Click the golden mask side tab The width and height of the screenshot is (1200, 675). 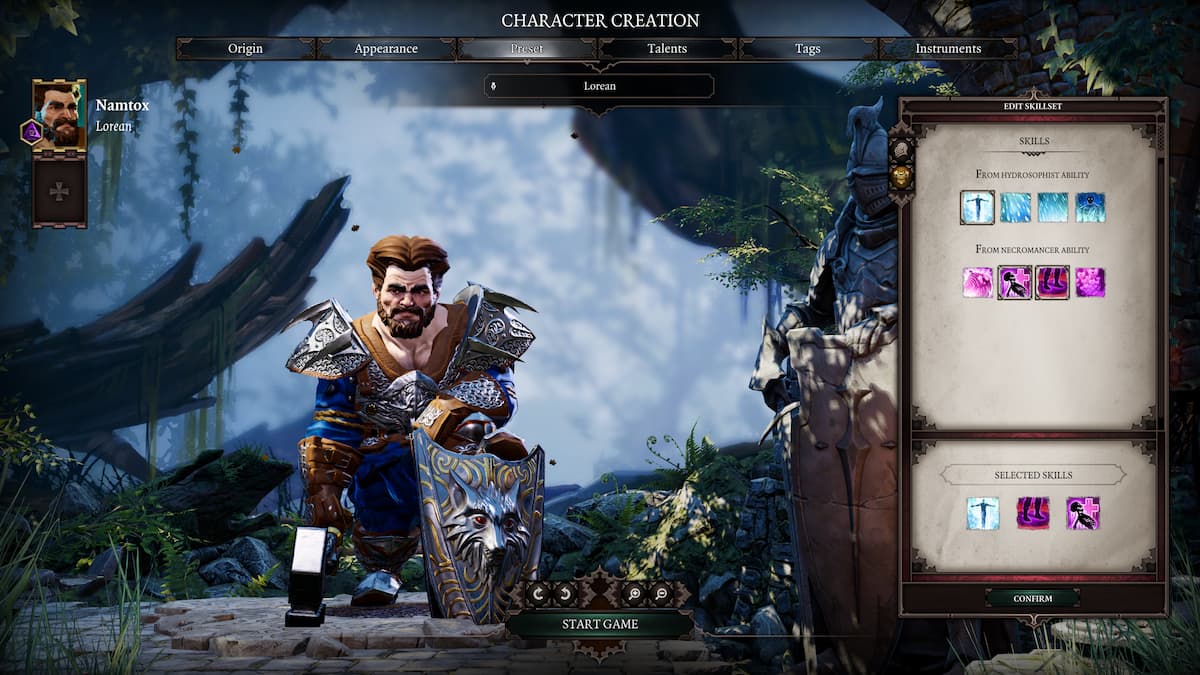tap(900, 176)
